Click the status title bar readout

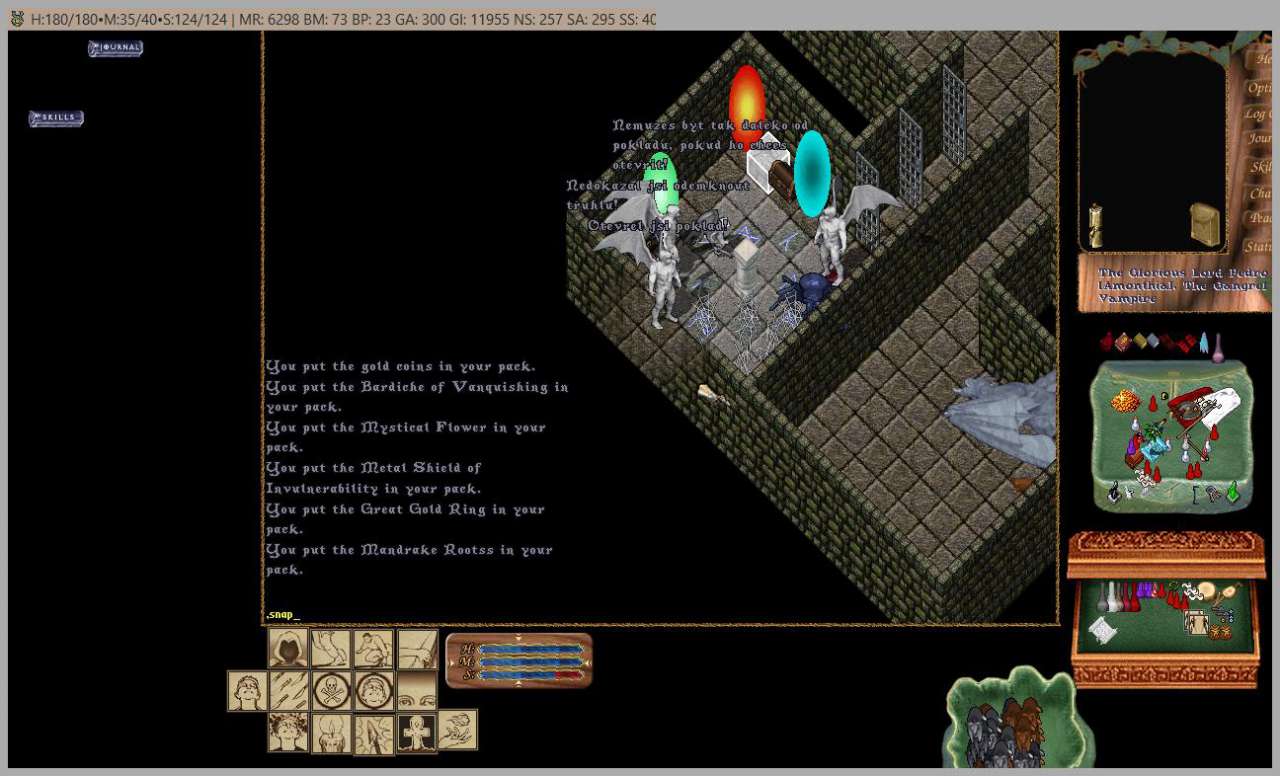click(340, 19)
